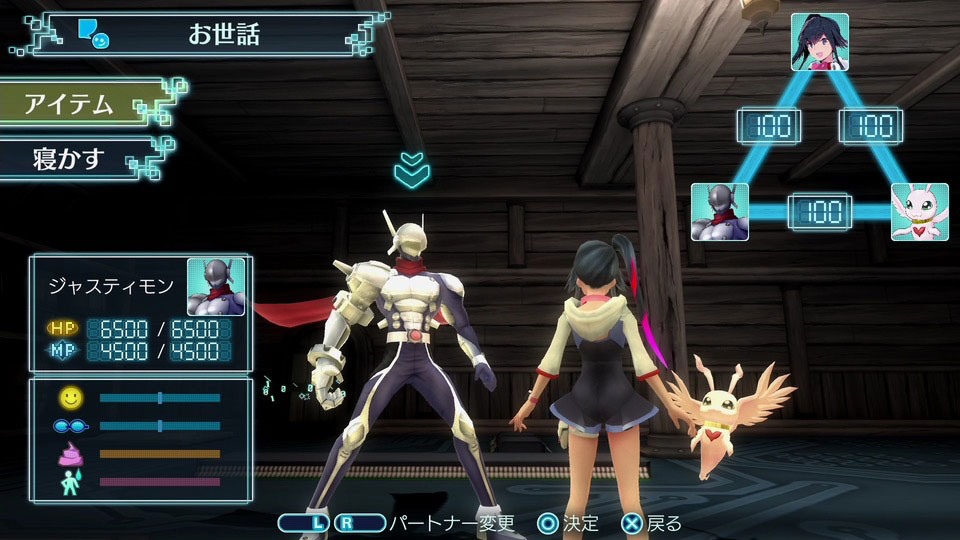This screenshot has height=540, width=960.
Task: Select the Justimon portrait in the bond triangle
Action: coord(720,211)
